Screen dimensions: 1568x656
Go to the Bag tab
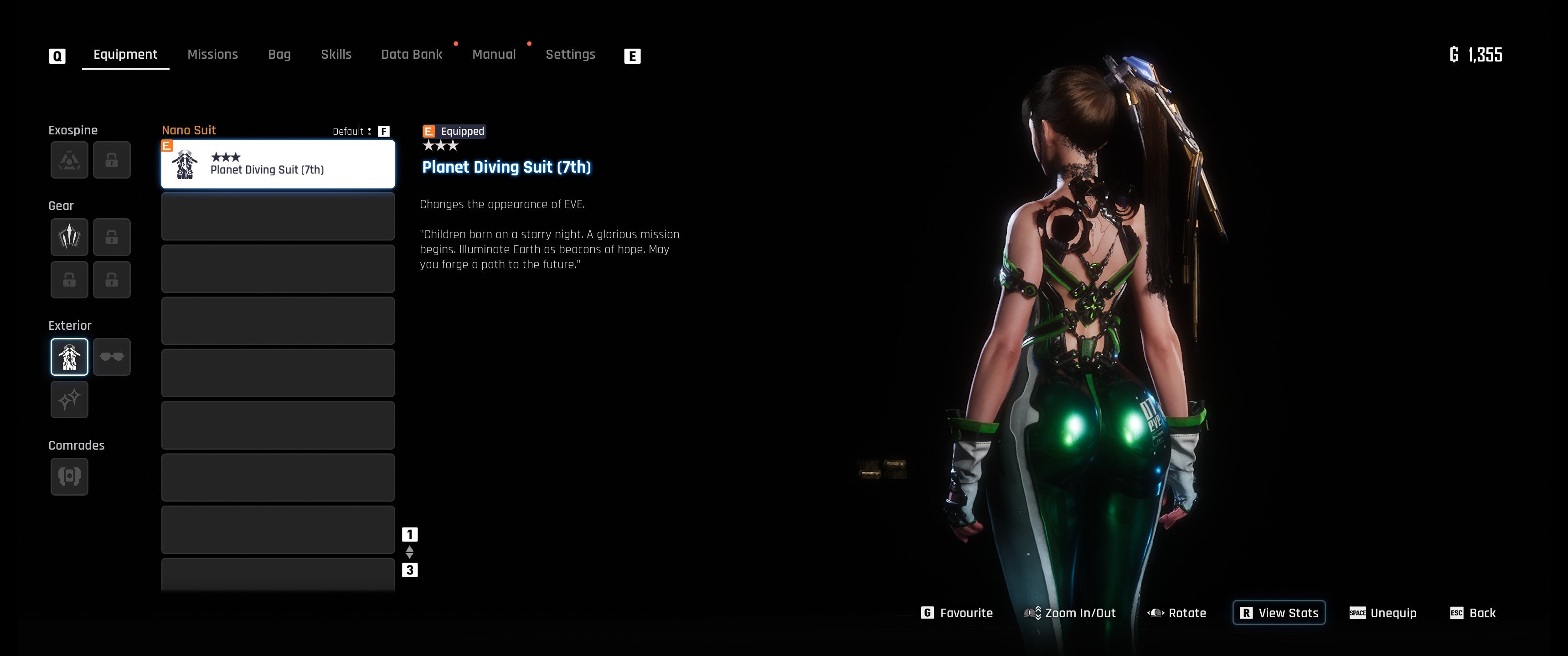tap(279, 55)
